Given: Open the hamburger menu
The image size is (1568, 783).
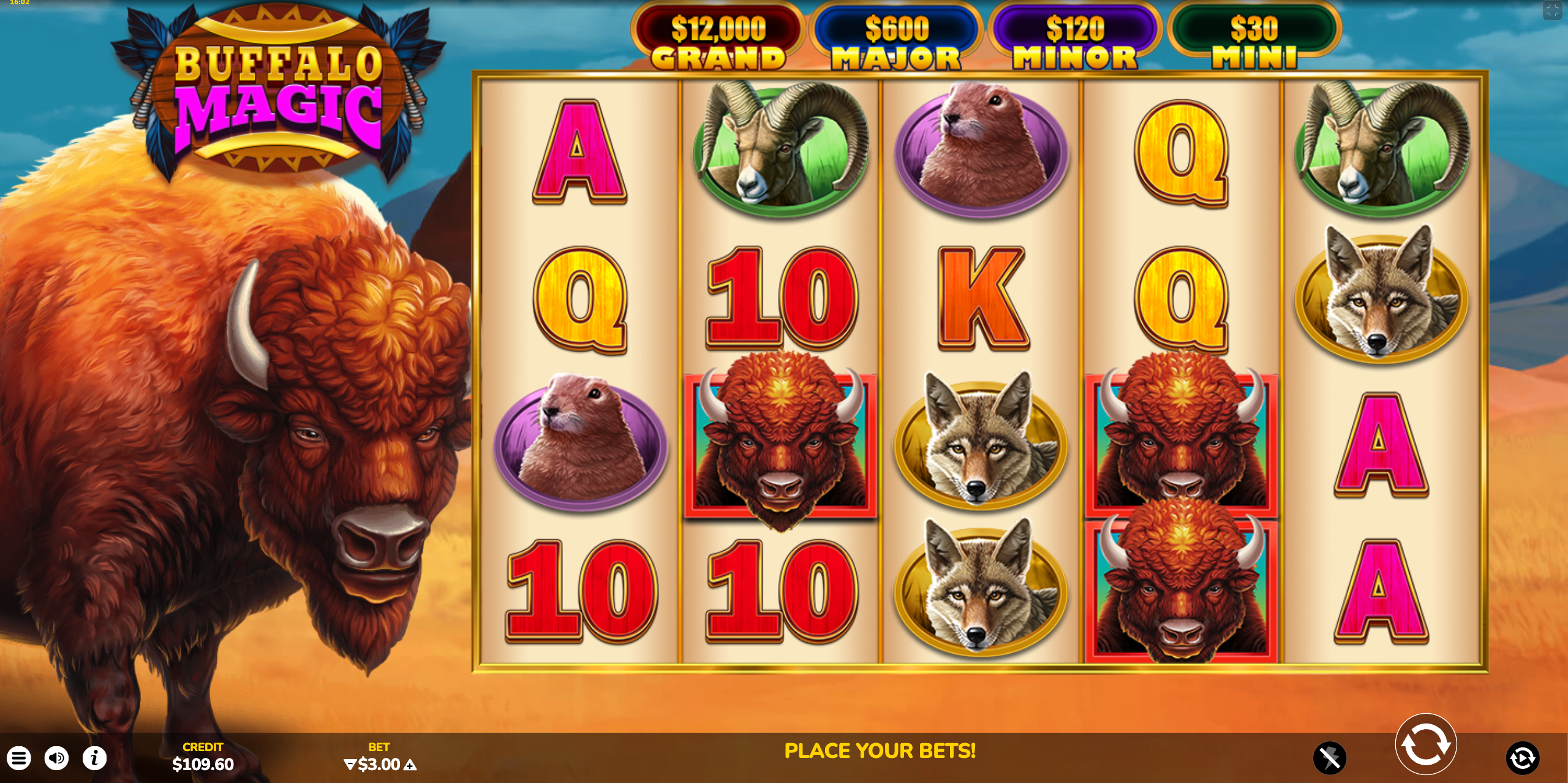Looking at the screenshot, I should 19,758.
